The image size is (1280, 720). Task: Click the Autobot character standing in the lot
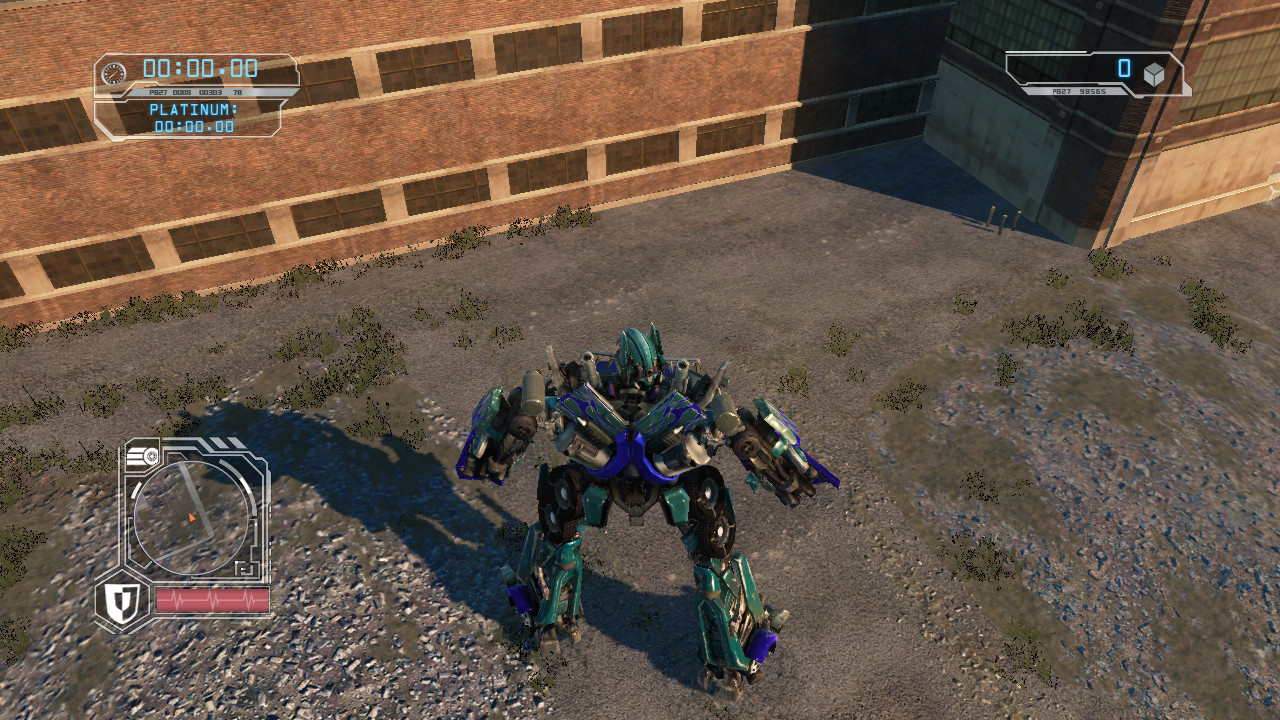(640, 480)
